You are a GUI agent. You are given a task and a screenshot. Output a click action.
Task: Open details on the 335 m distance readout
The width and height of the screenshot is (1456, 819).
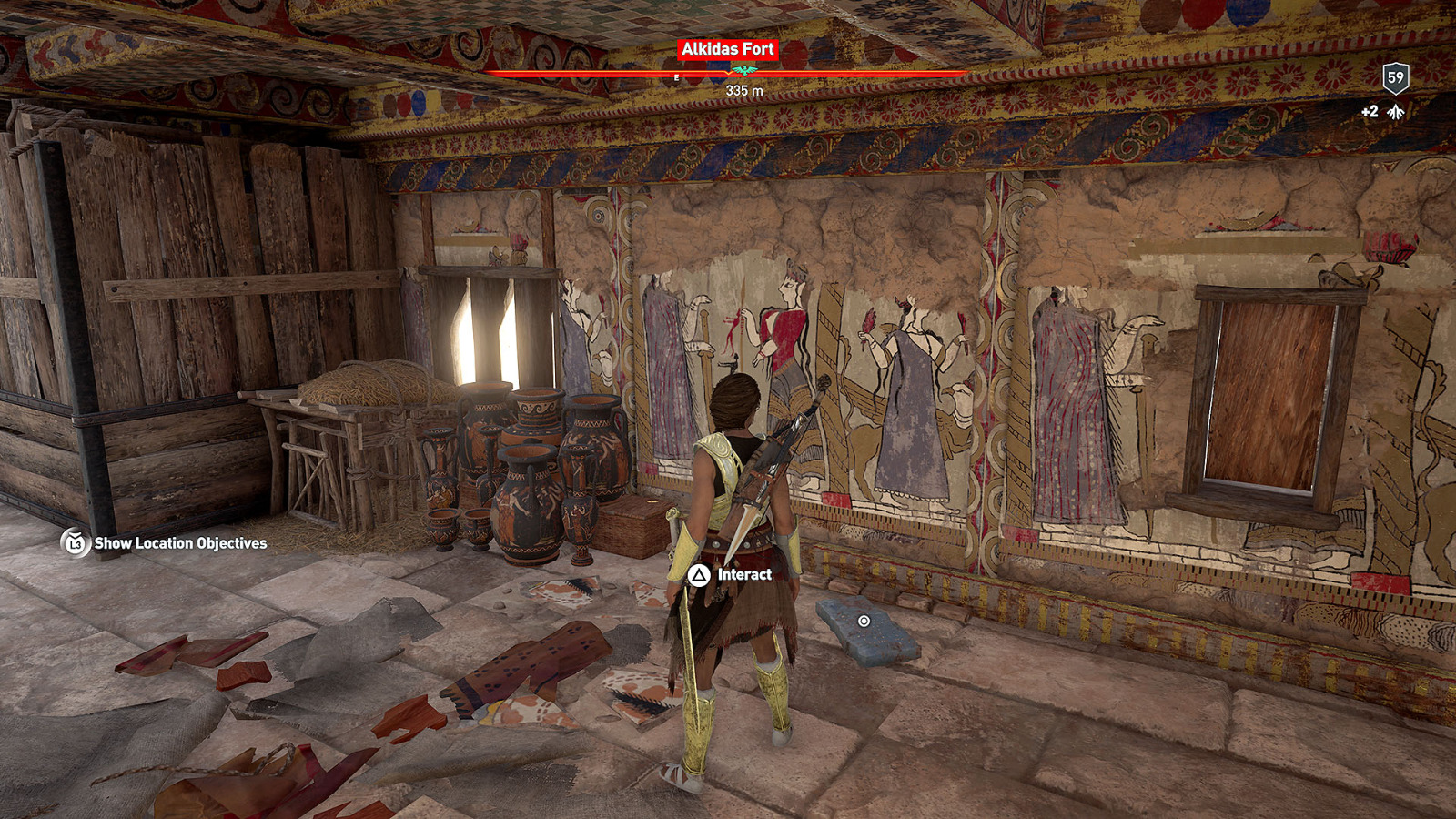[743, 90]
